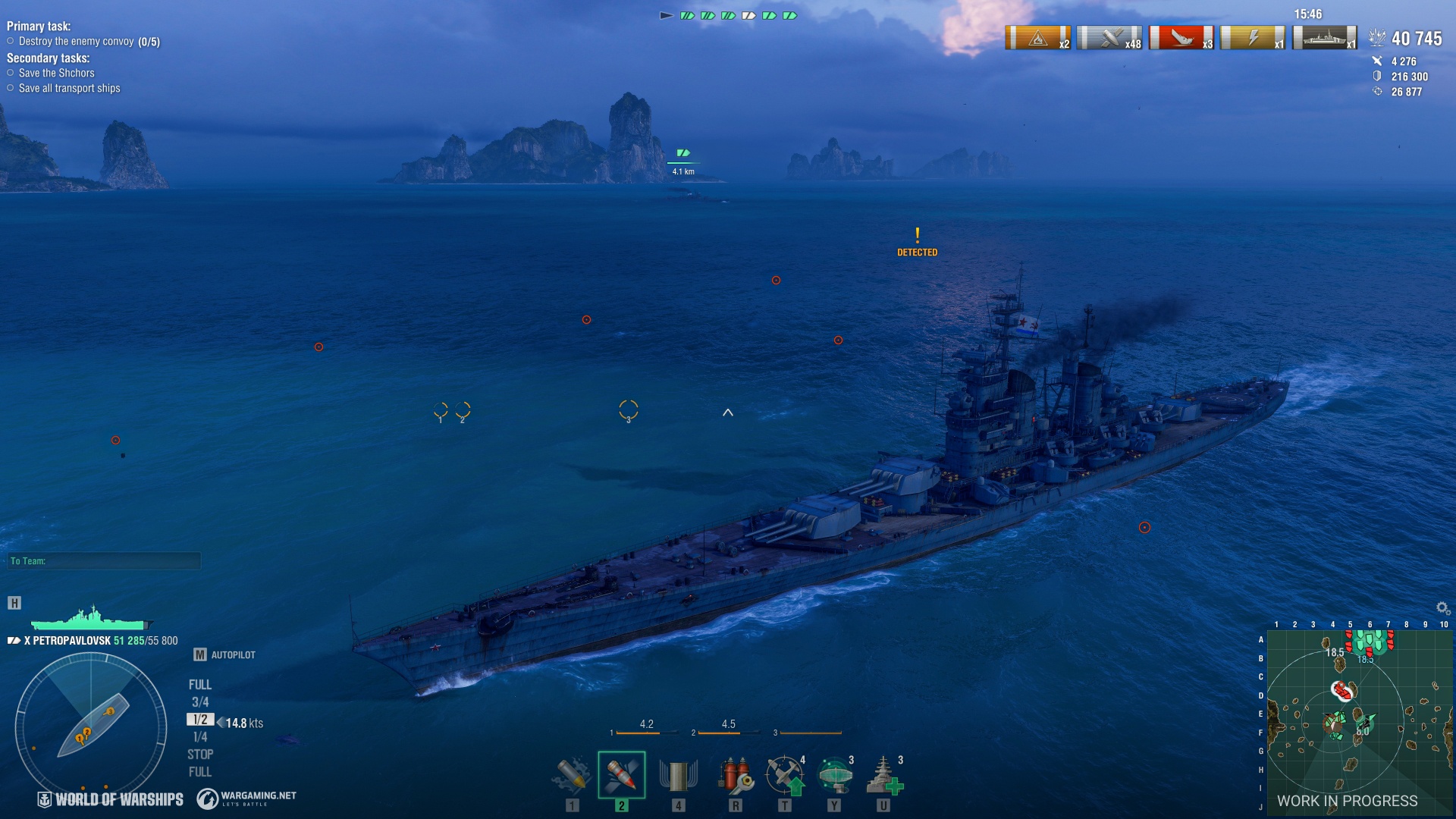Viewport: 1456px width, 819px height.
Task: Click the main battery hits x48 ribbon
Action: (1109, 38)
